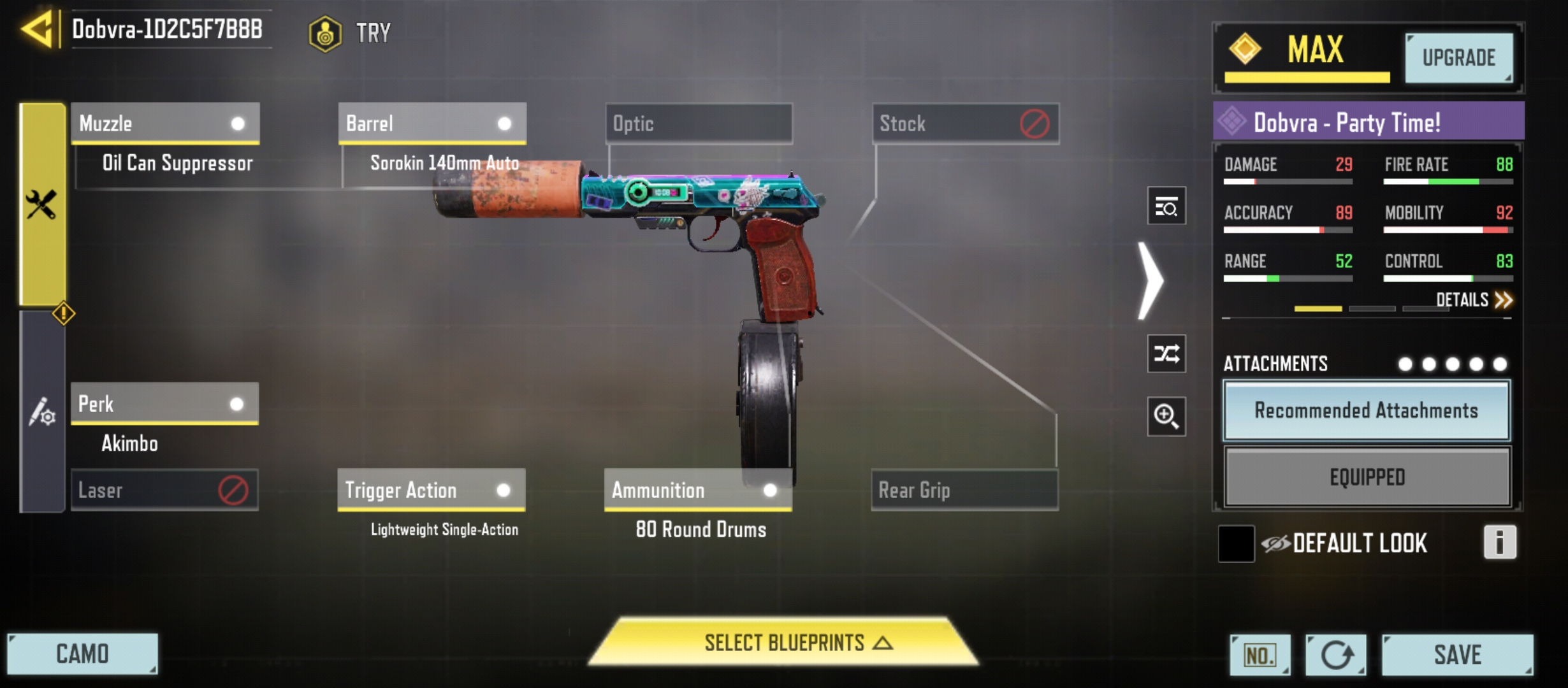Open the Barrel attachment slot

(x=432, y=123)
